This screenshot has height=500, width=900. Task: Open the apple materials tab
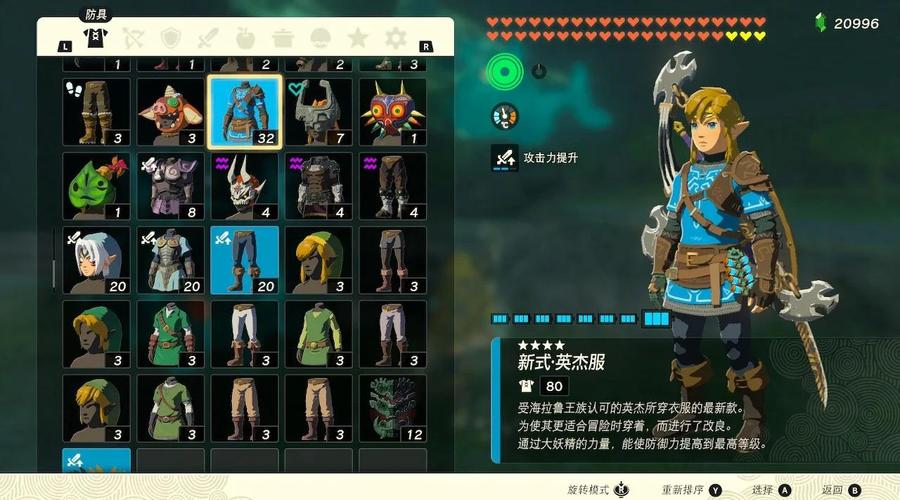tap(245, 38)
